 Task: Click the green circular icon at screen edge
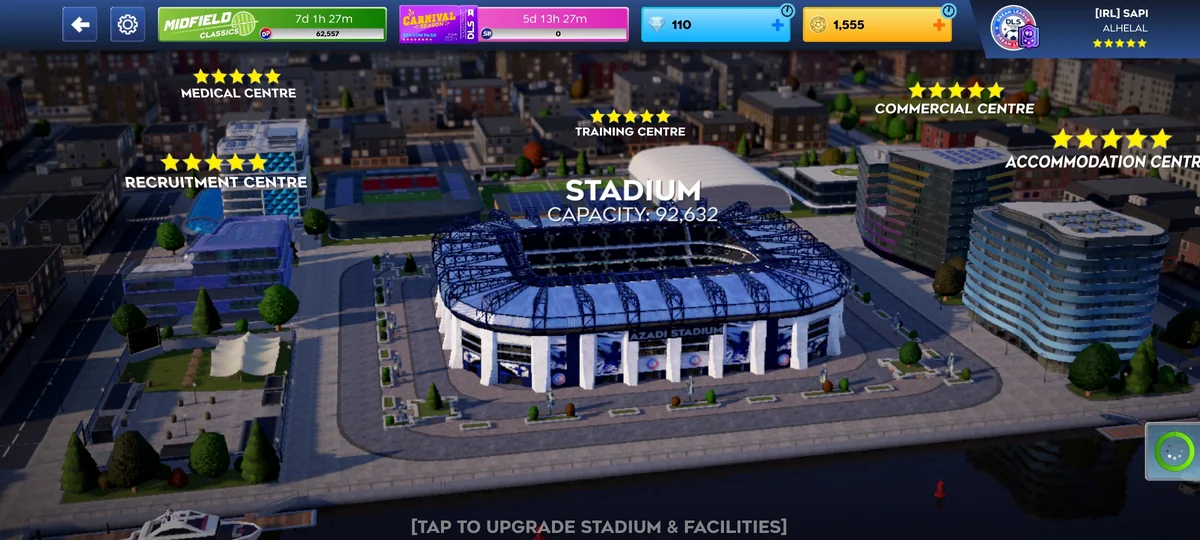click(x=1173, y=452)
